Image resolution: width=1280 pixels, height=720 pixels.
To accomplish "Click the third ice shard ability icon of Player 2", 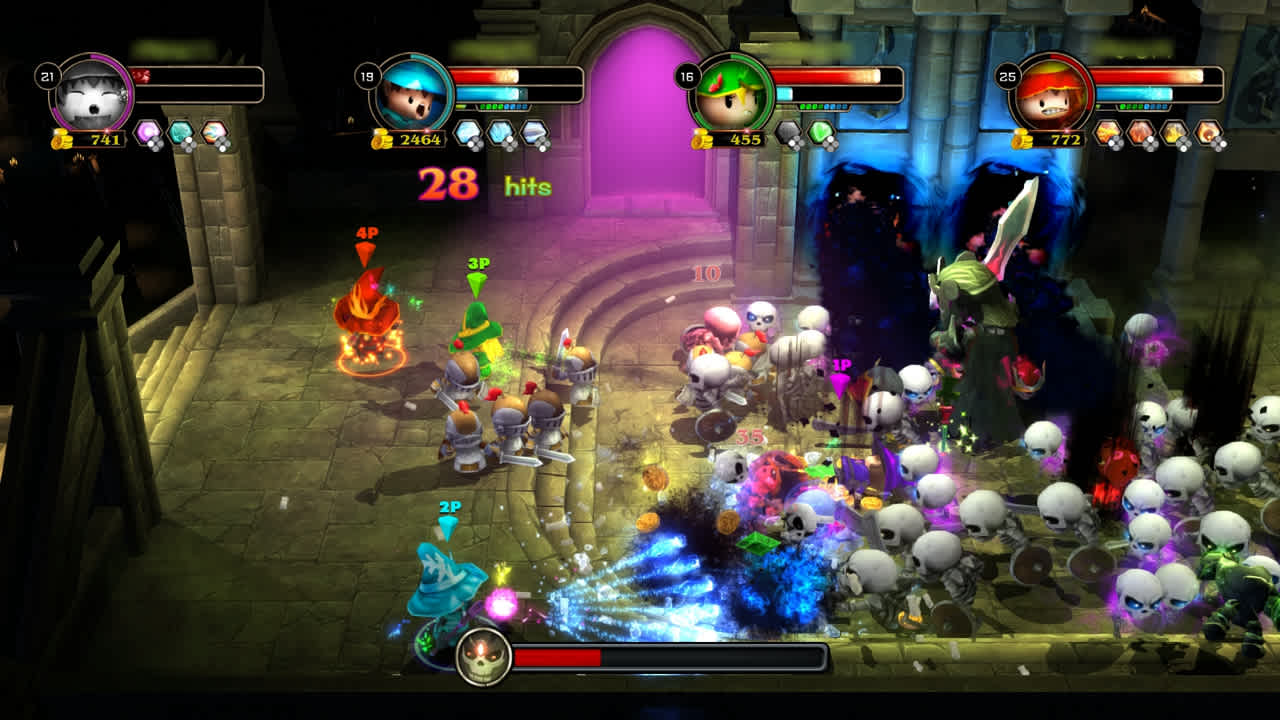I will point(536,131).
